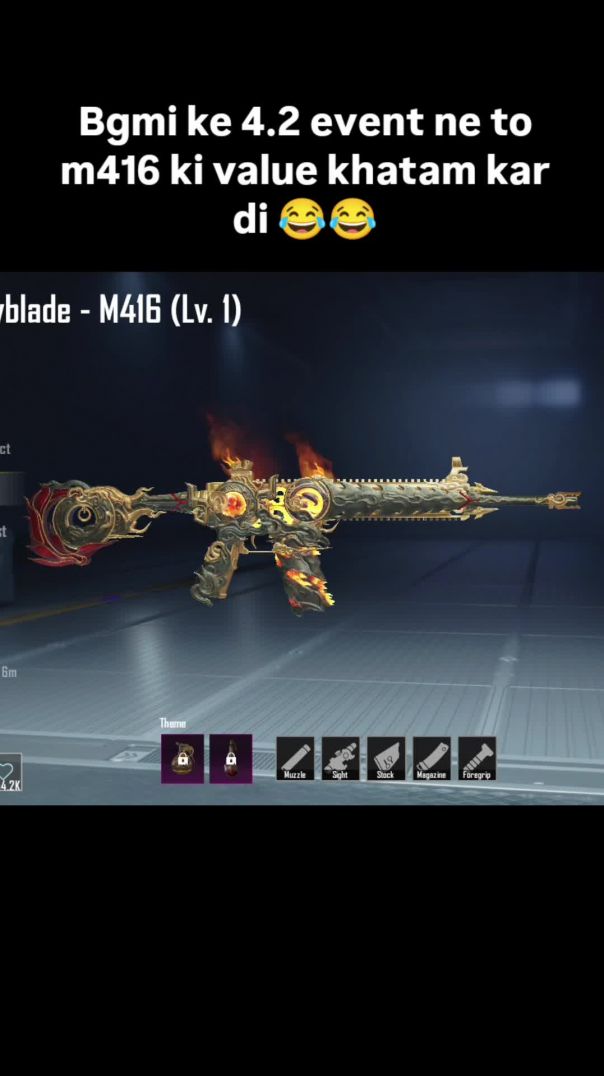Image resolution: width=604 pixels, height=1076 pixels.
Task: Select the Foregrip attachment slot
Action: (x=477, y=758)
